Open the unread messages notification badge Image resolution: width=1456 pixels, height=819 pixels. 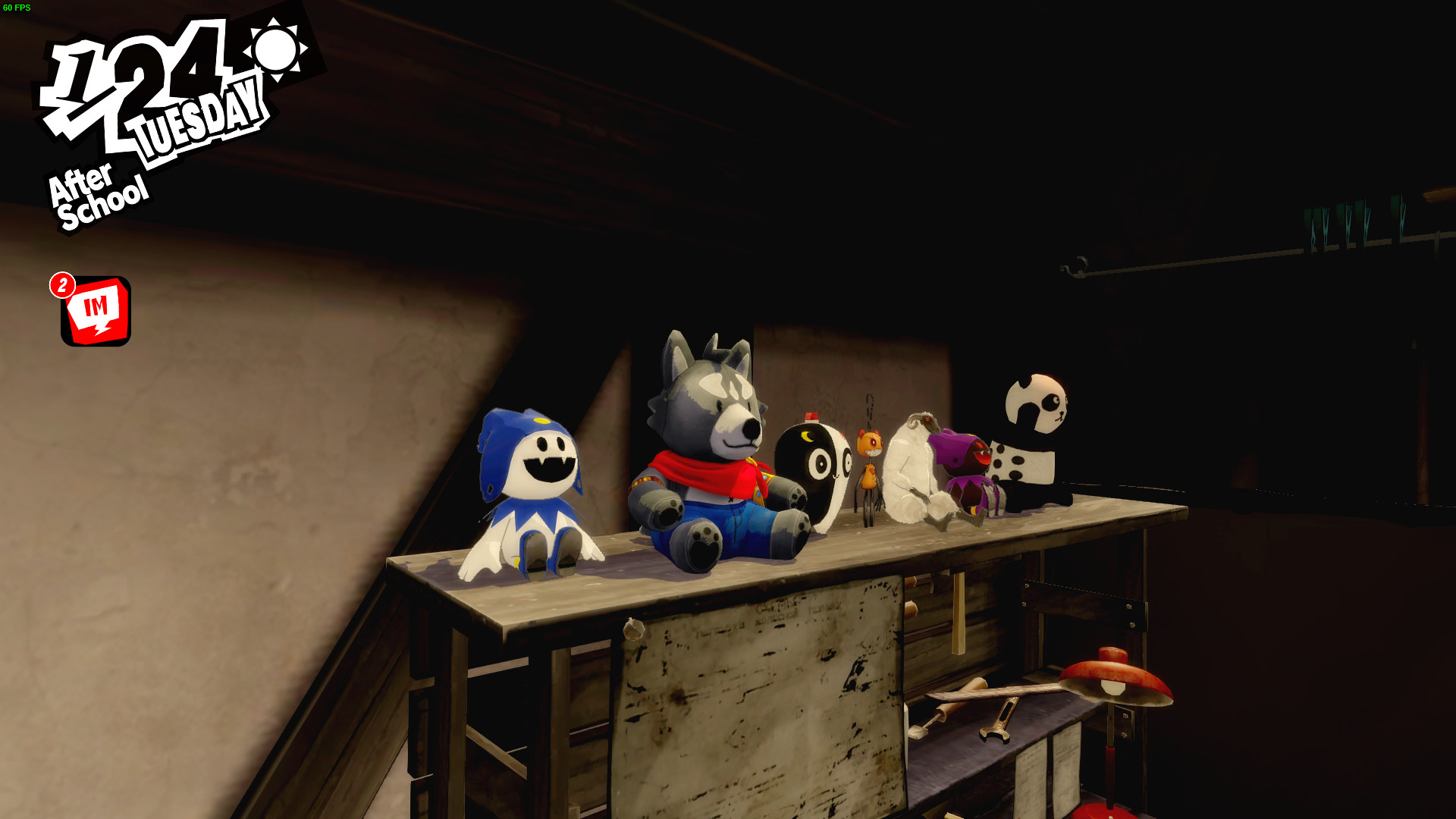point(63,287)
